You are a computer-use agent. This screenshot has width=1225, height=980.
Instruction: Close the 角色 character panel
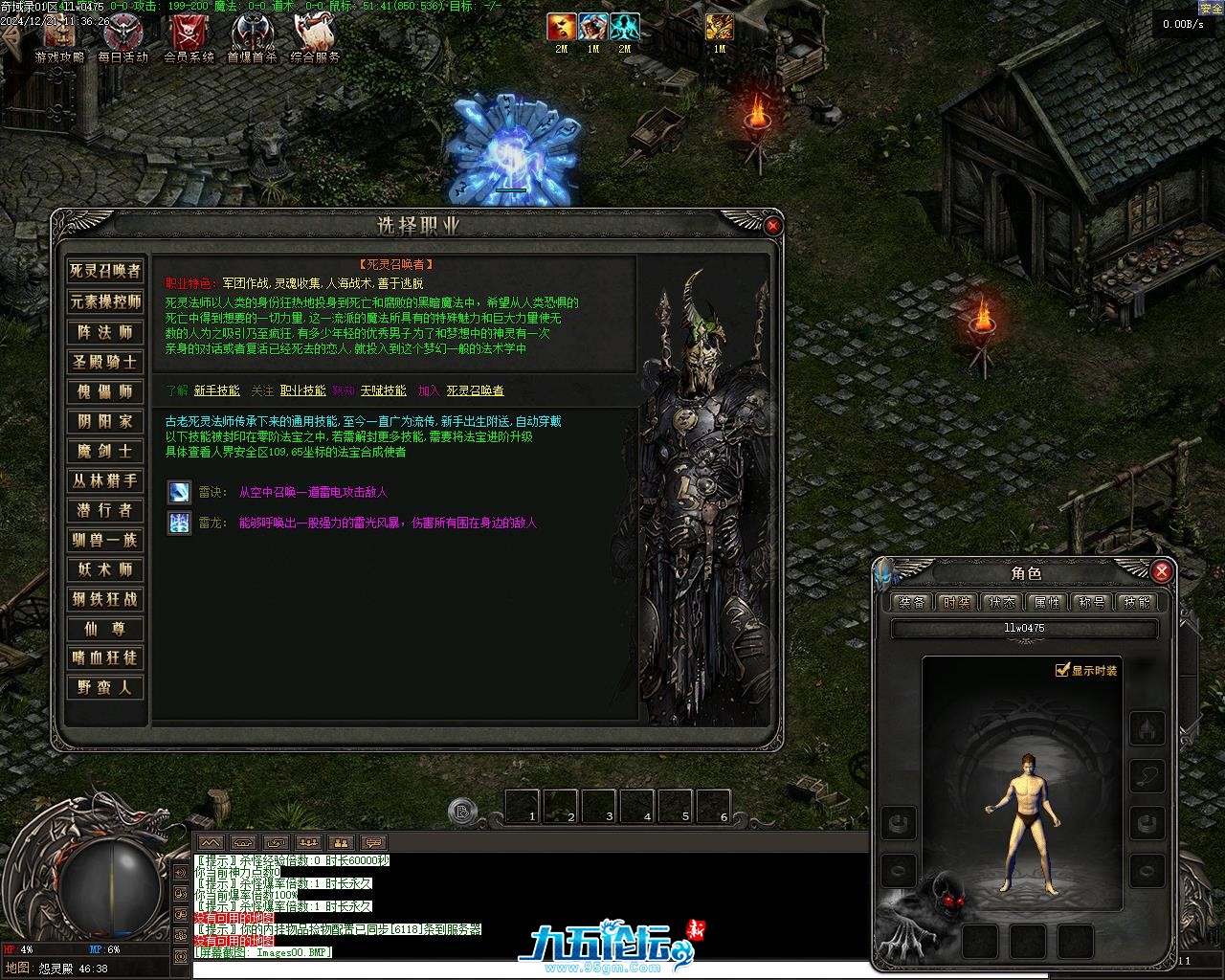point(1162,571)
